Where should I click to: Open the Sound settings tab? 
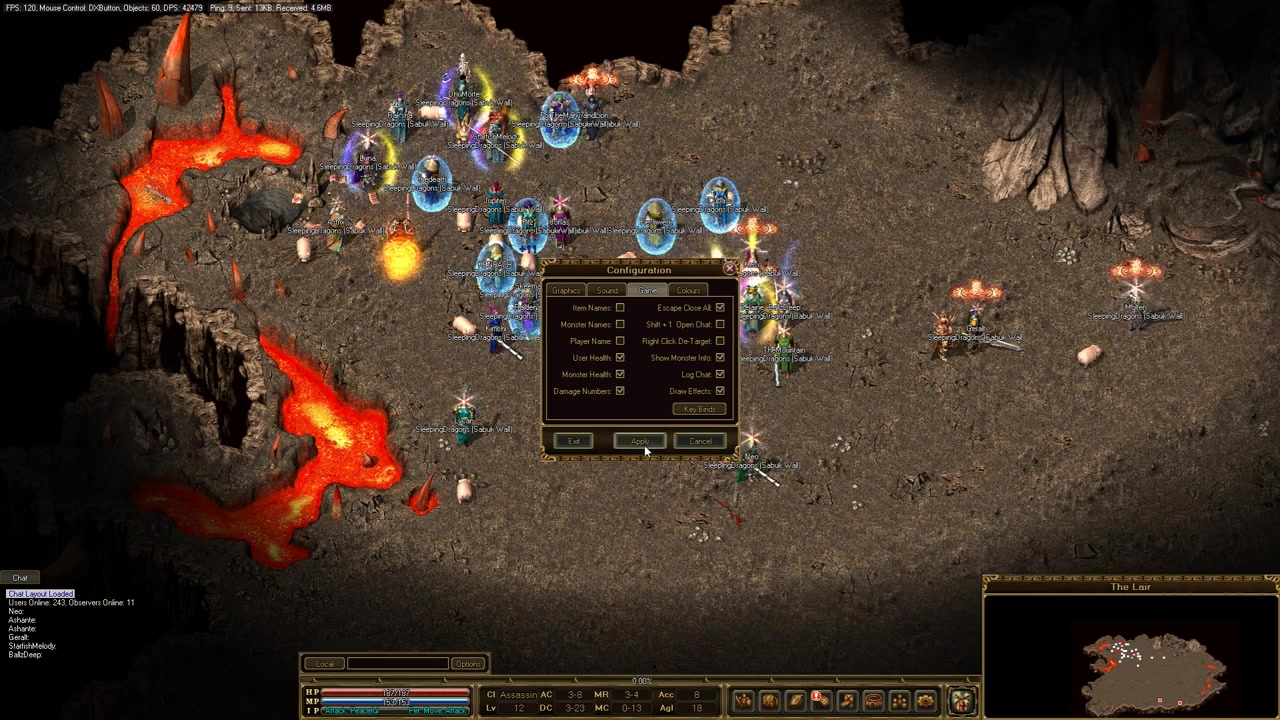(607, 290)
